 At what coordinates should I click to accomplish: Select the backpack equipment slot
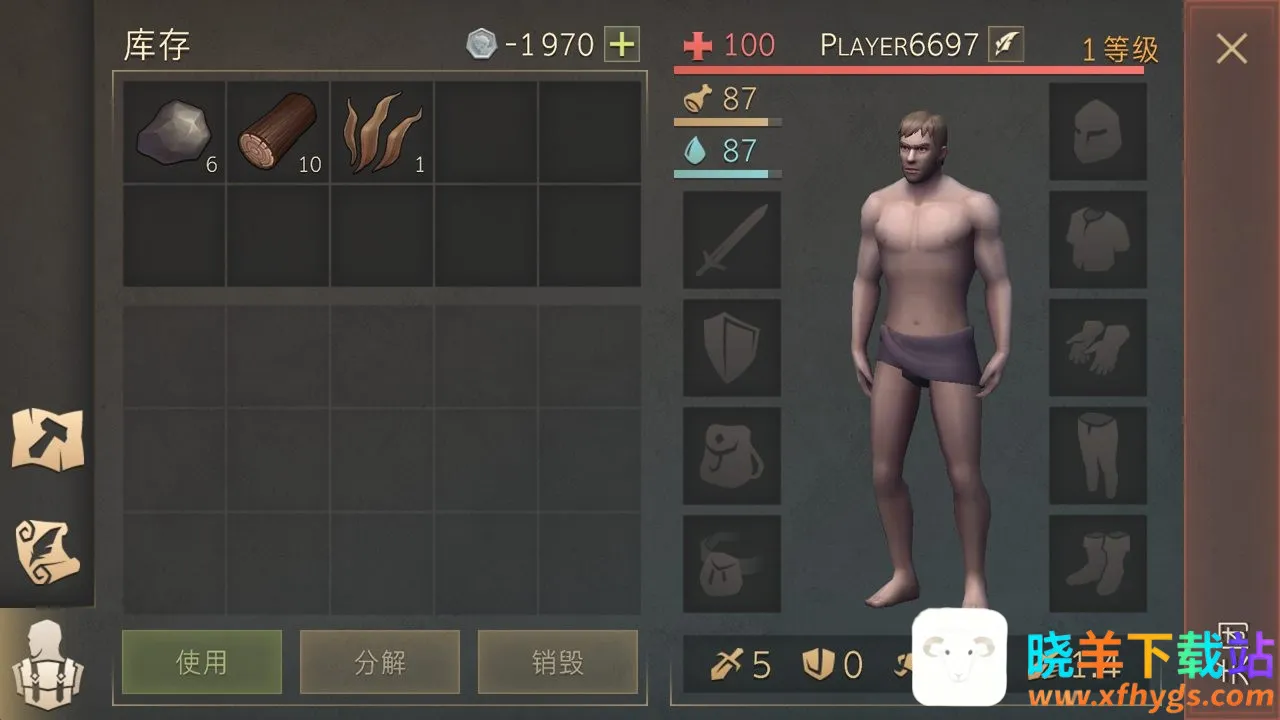click(732, 456)
